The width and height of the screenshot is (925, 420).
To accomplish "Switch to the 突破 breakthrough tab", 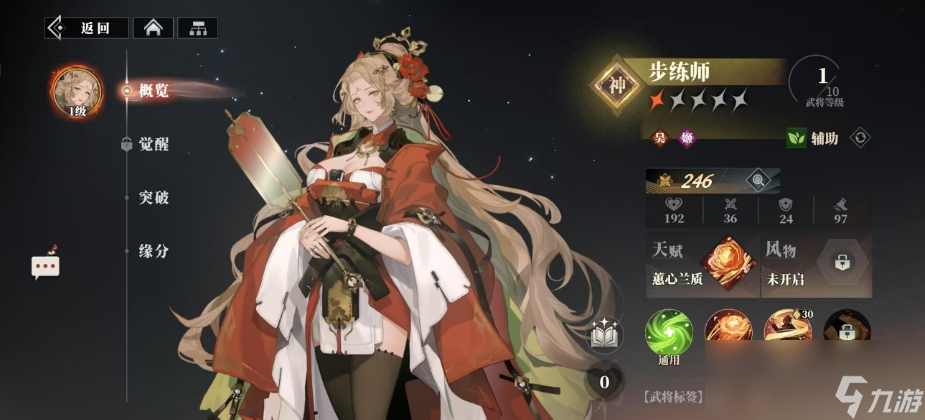I will [x=152, y=197].
